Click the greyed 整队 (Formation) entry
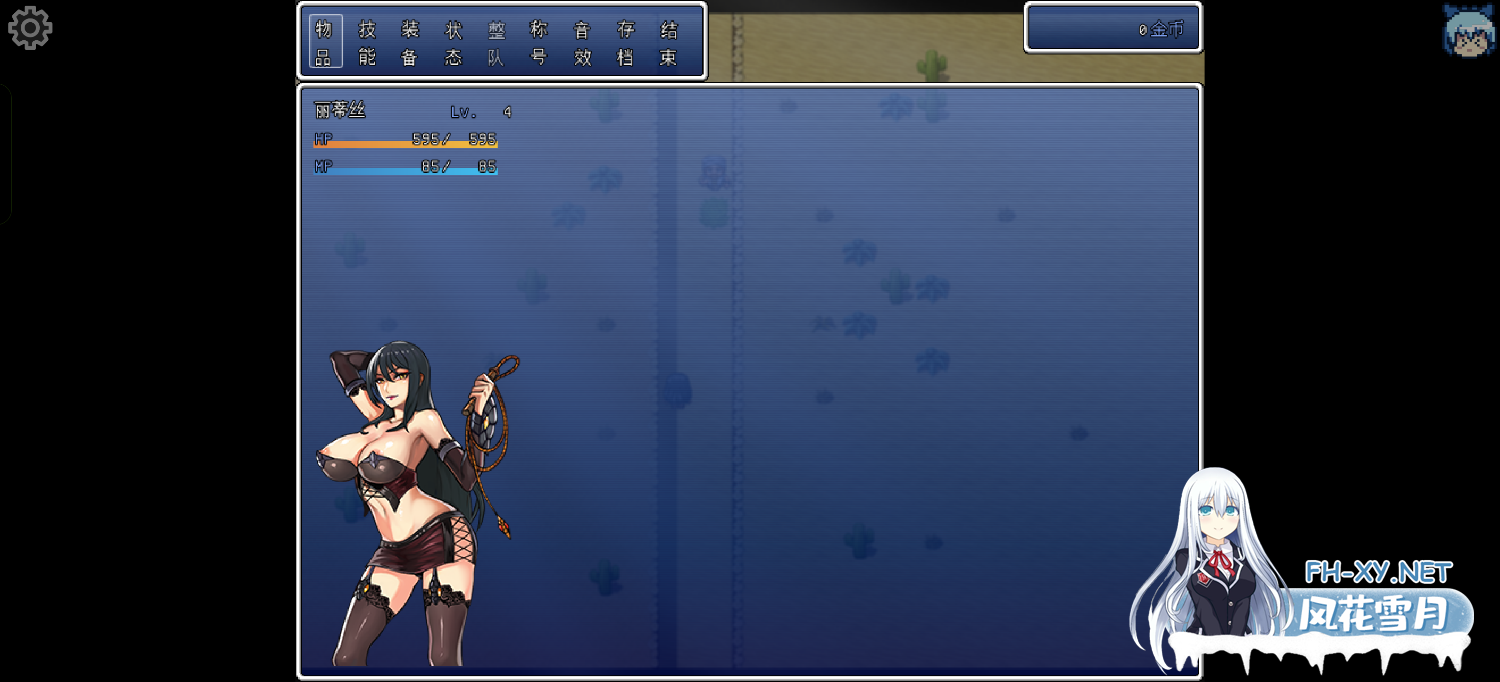Screen dimensions: 1500x682 (496, 43)
